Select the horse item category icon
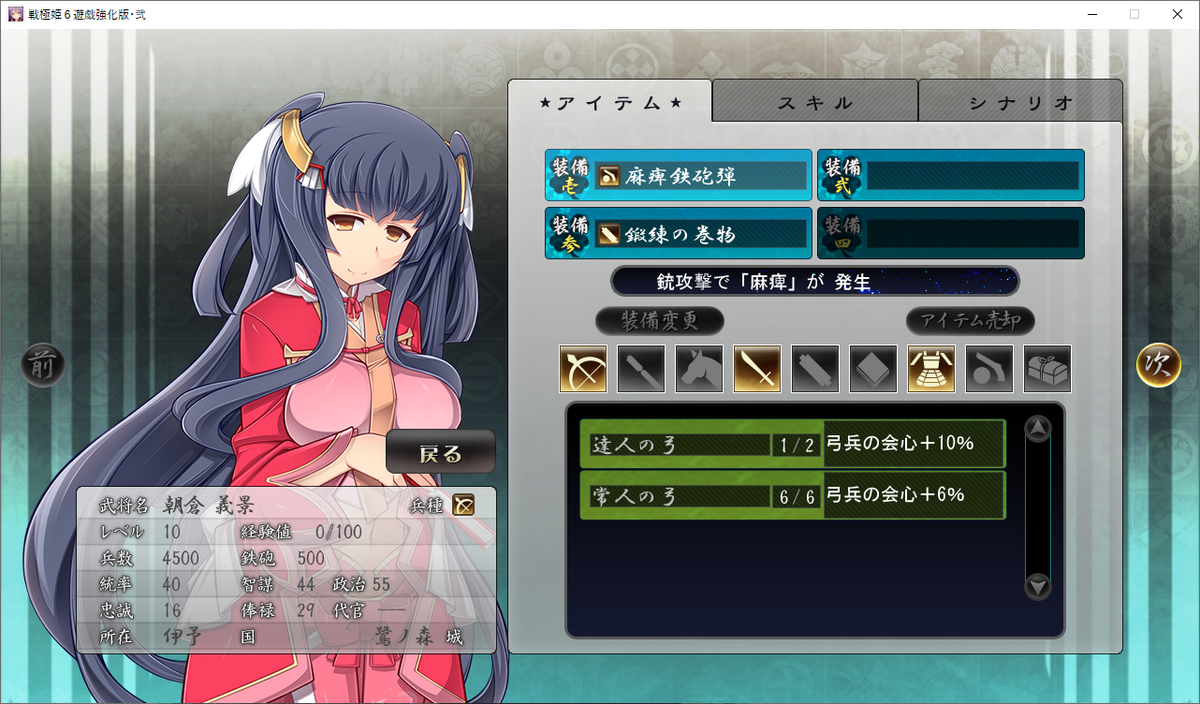Screen dimensions: 1200x704 point(699,369)
